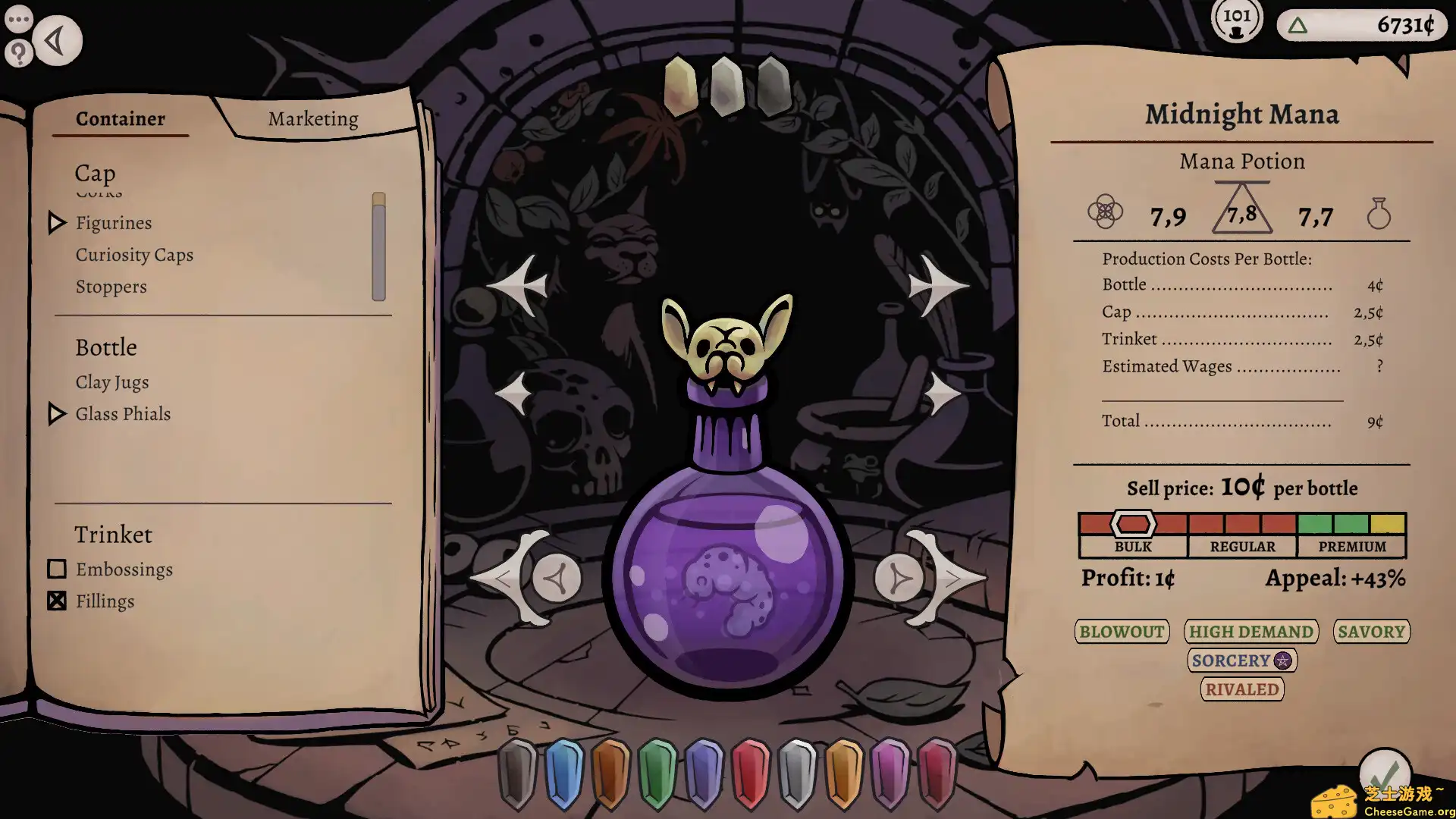Switch to the Marketing tab
The image size is (1456, 819).
click(312, 118)
